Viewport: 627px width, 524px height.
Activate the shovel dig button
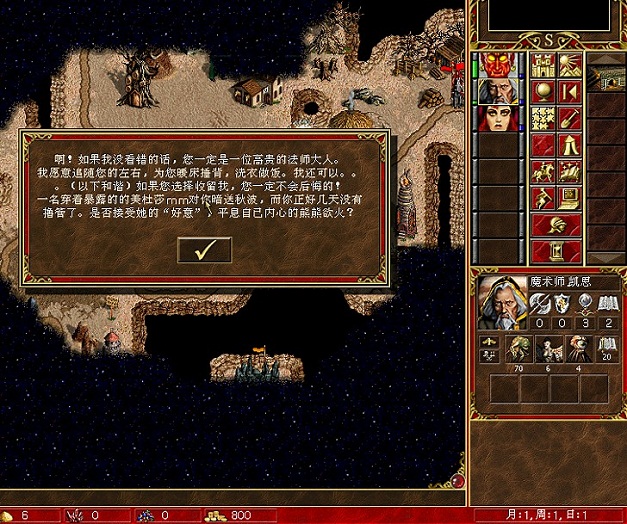[x=569, y=119]
